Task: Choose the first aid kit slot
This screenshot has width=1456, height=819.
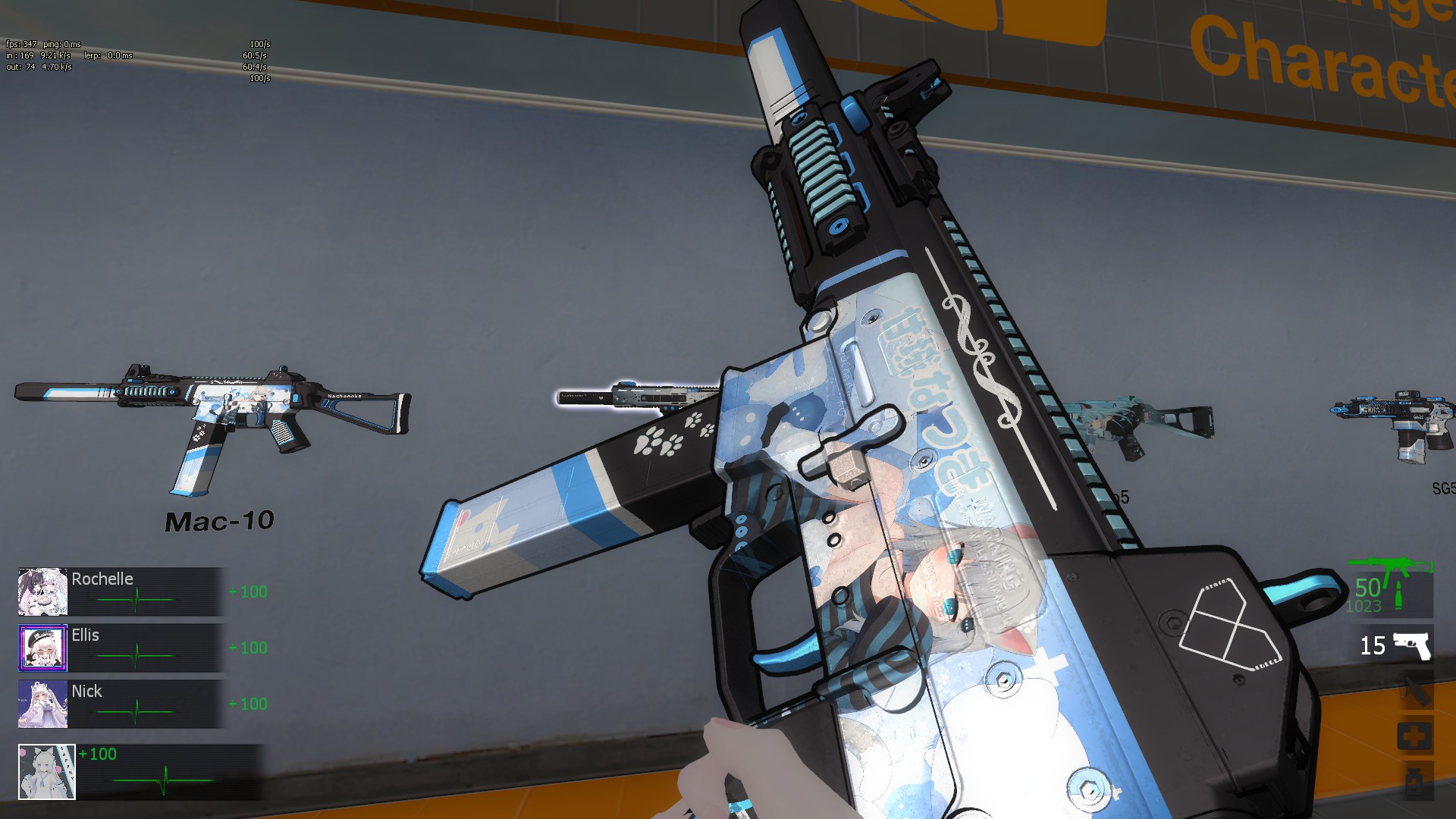Action: 1415,736
